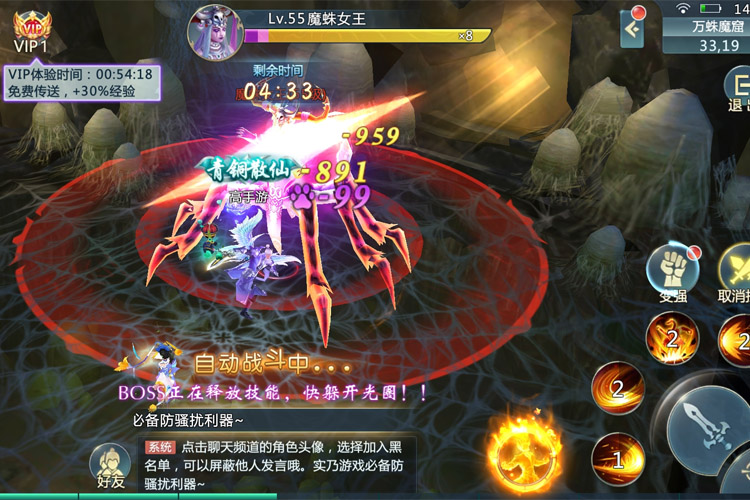Trigger the flame swirl skill numbered 2
Viewport: 750px width, 500px height.
click(x=617, y=387)
